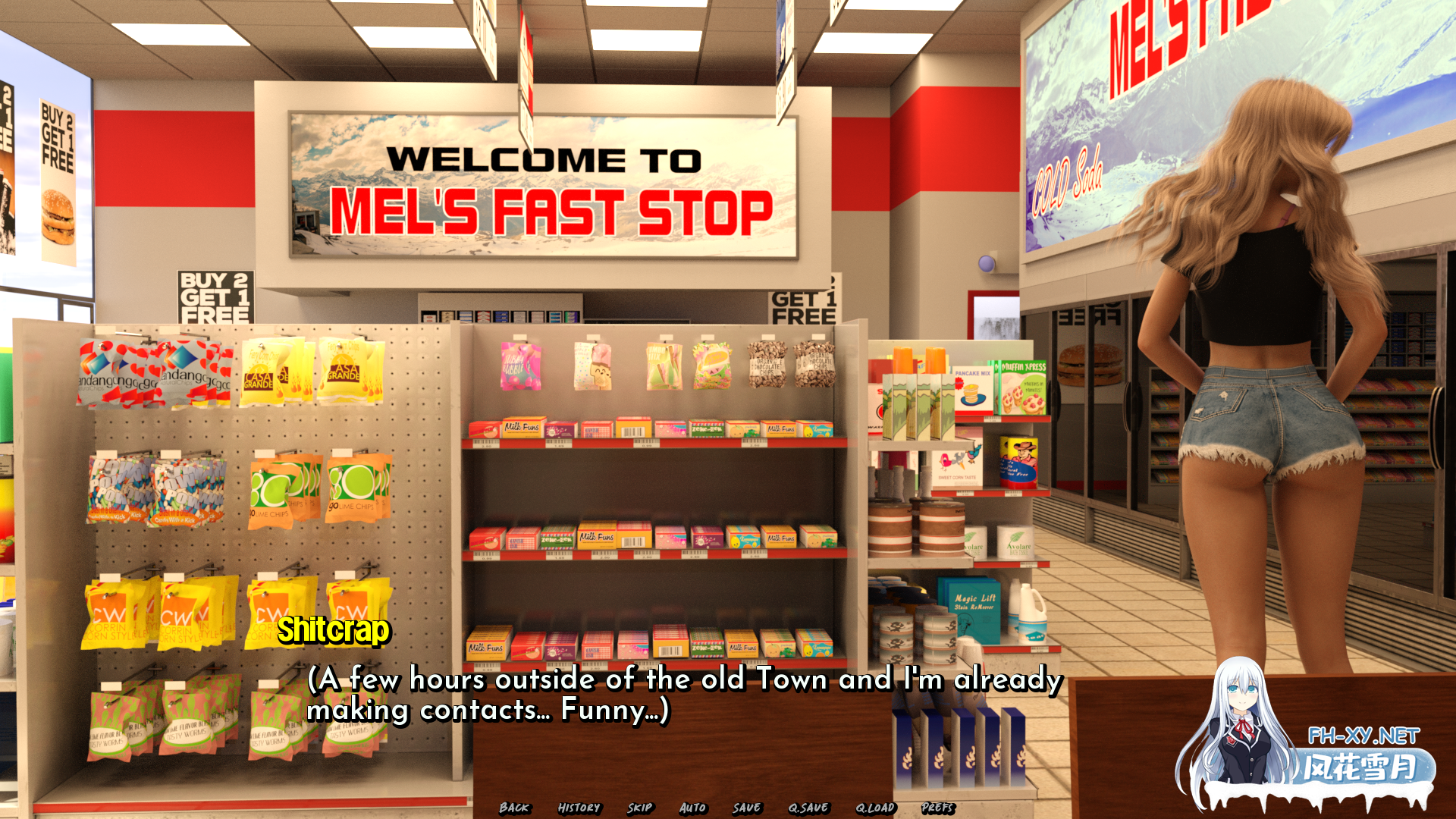1456x819 pixels.
Task: Enable Auto-play mode
Action: pos(692,808)
